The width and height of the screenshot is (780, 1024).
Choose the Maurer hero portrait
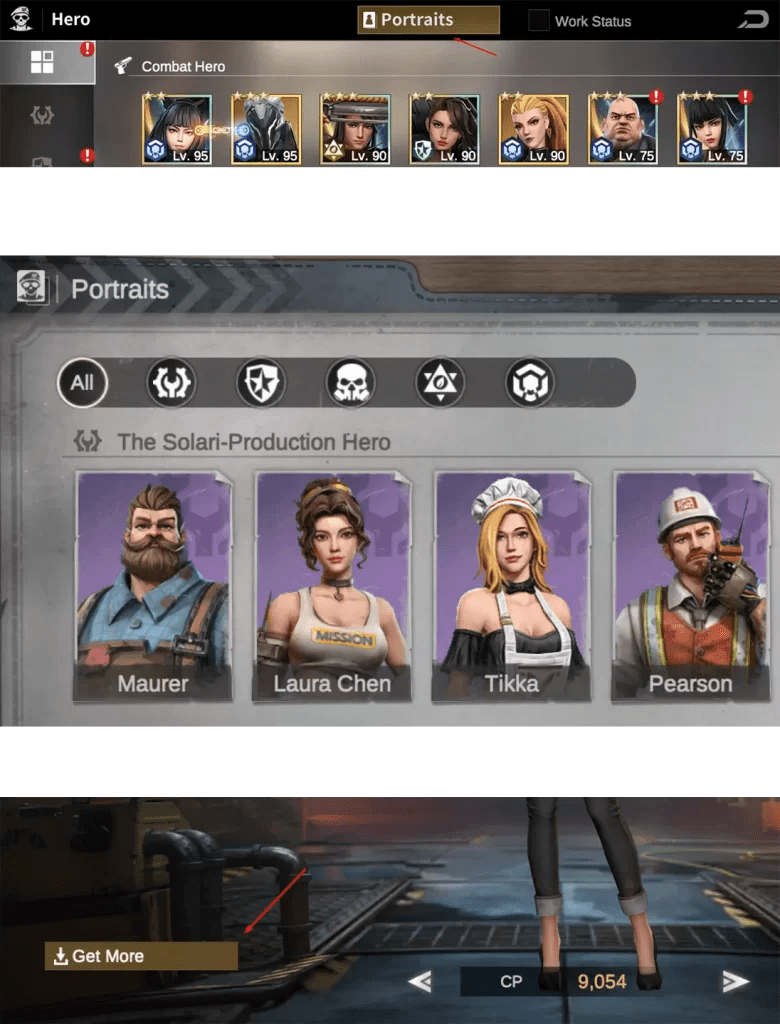coord(153,585)
